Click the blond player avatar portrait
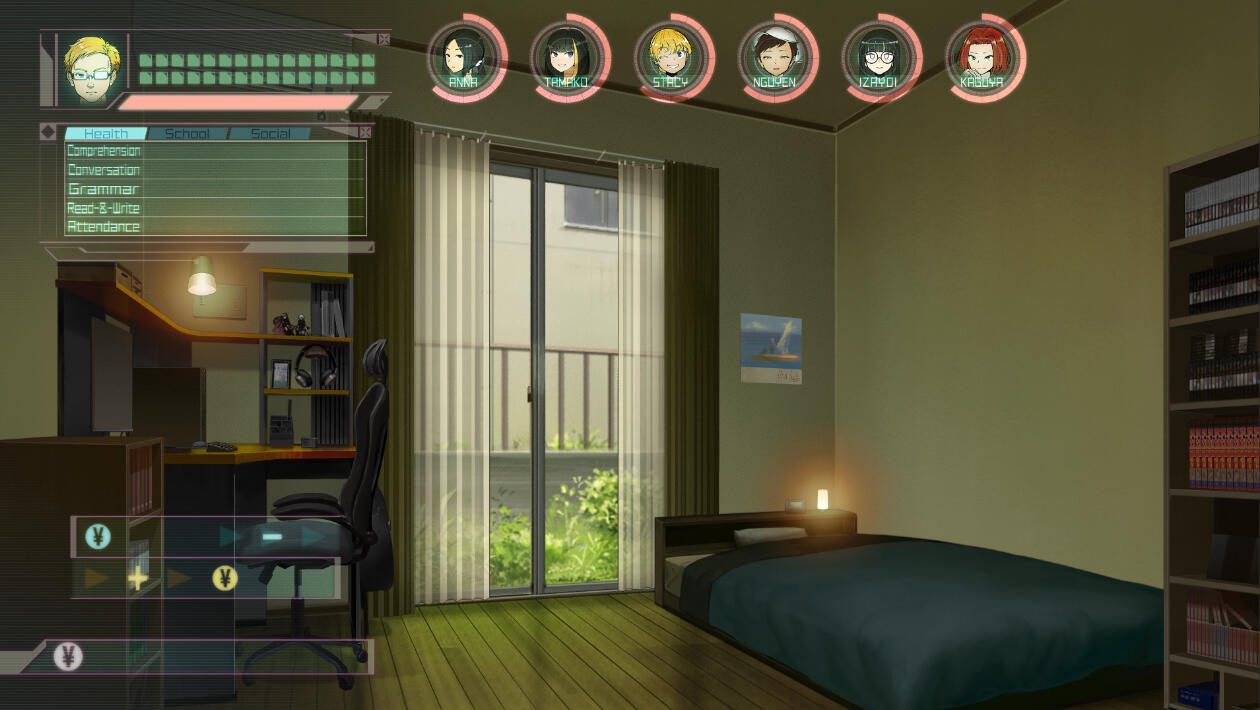This screenshot has height=710, width=1260. 92,70
